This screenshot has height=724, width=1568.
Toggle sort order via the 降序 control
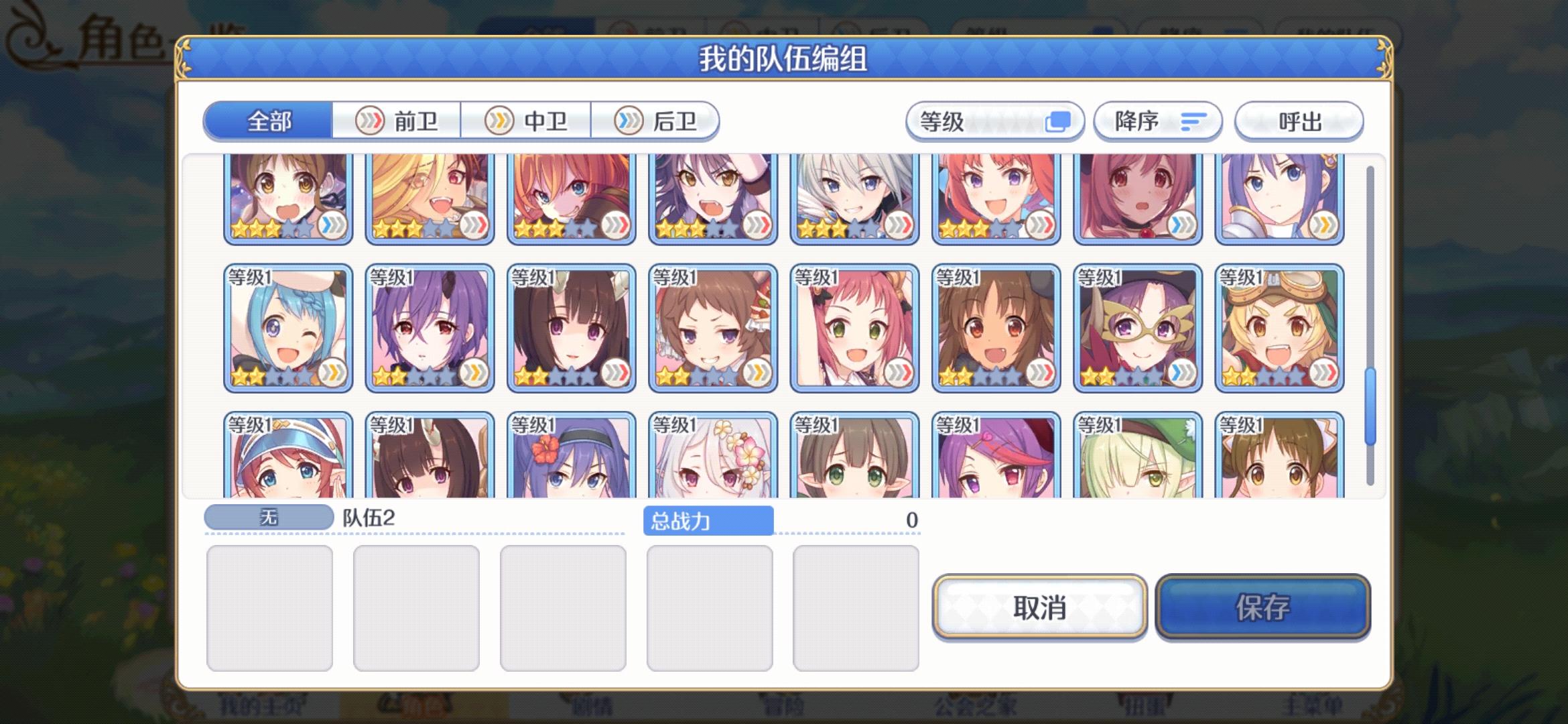[x=1157, y=121]
